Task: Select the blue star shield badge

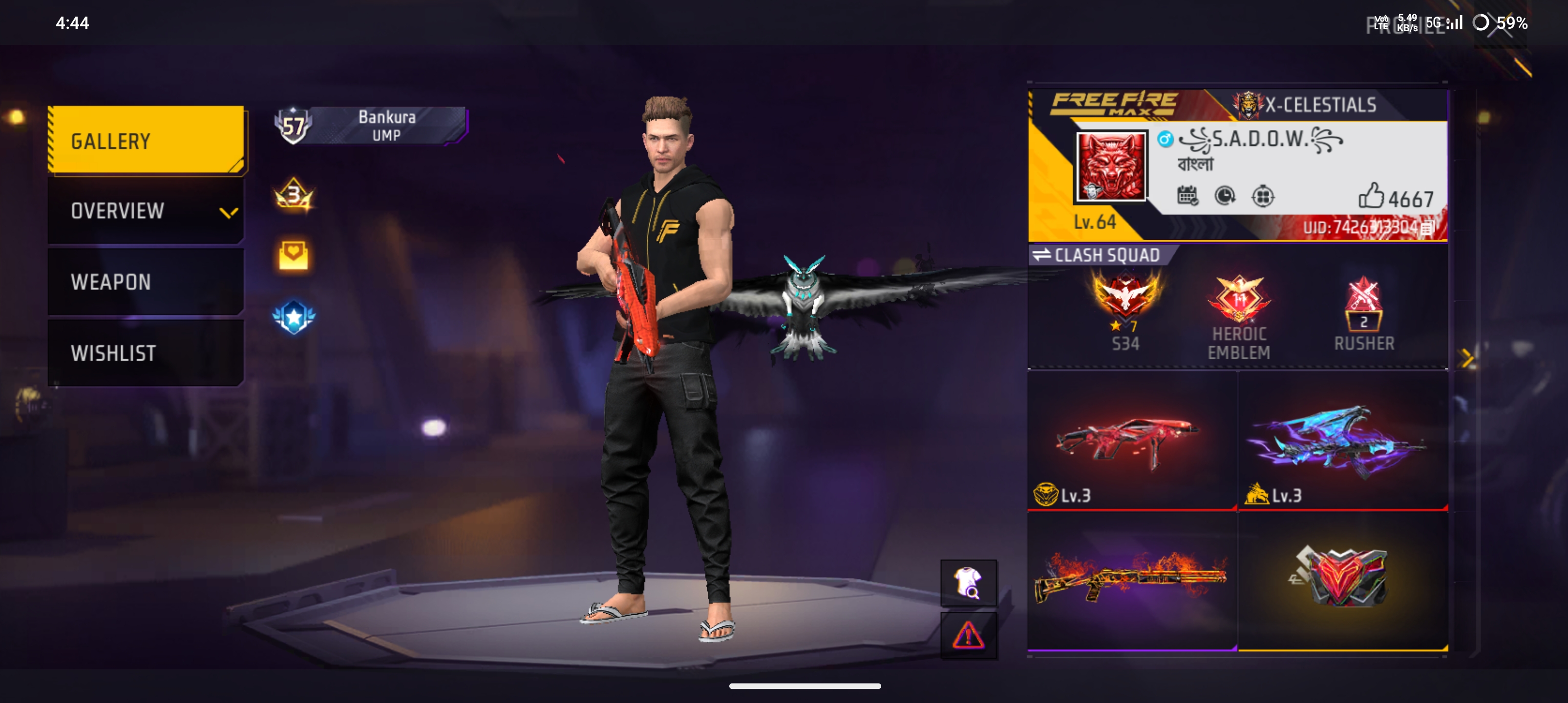Action: click(294, 317)
